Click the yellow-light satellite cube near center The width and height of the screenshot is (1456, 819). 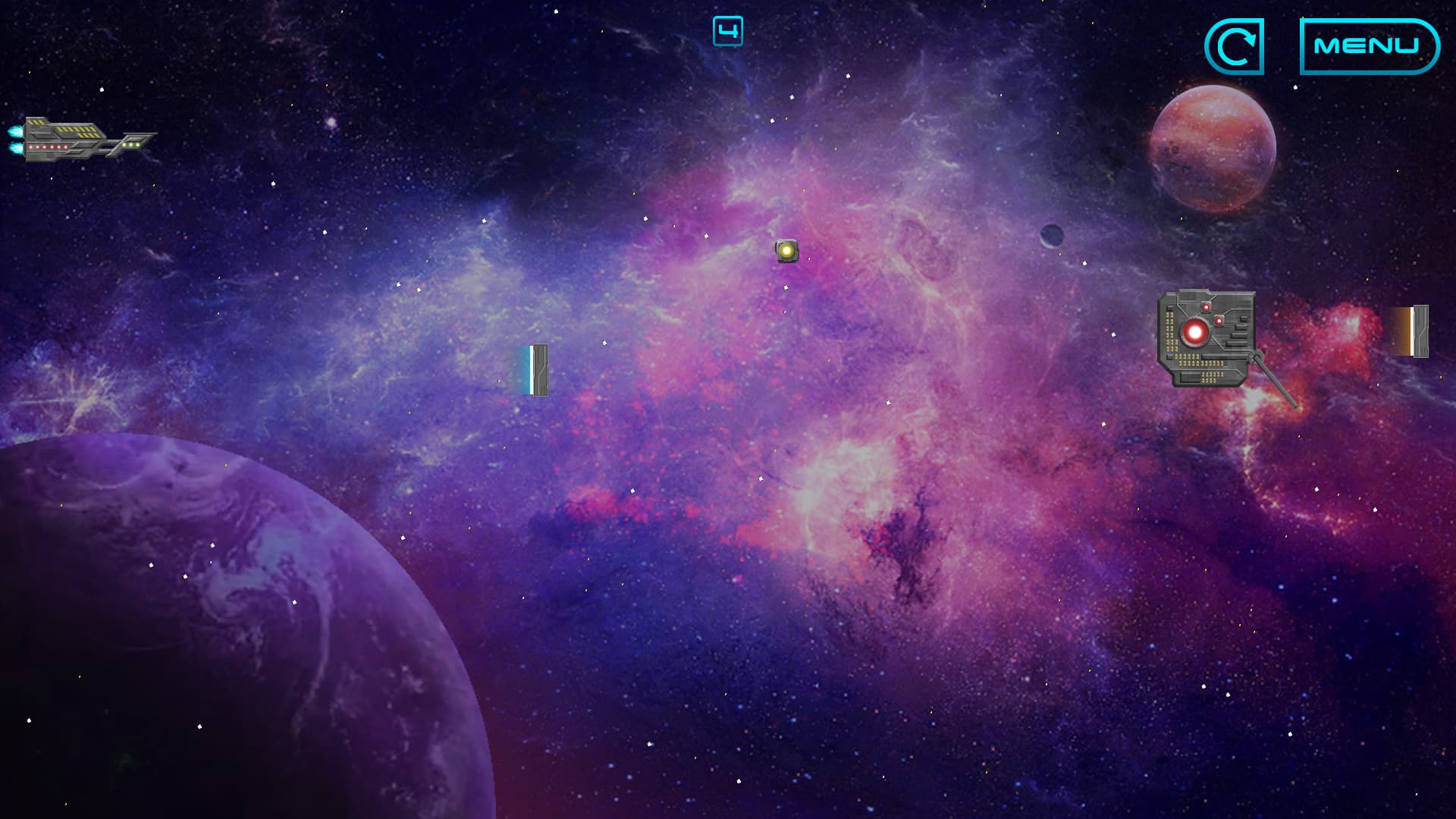coord(786,250)
